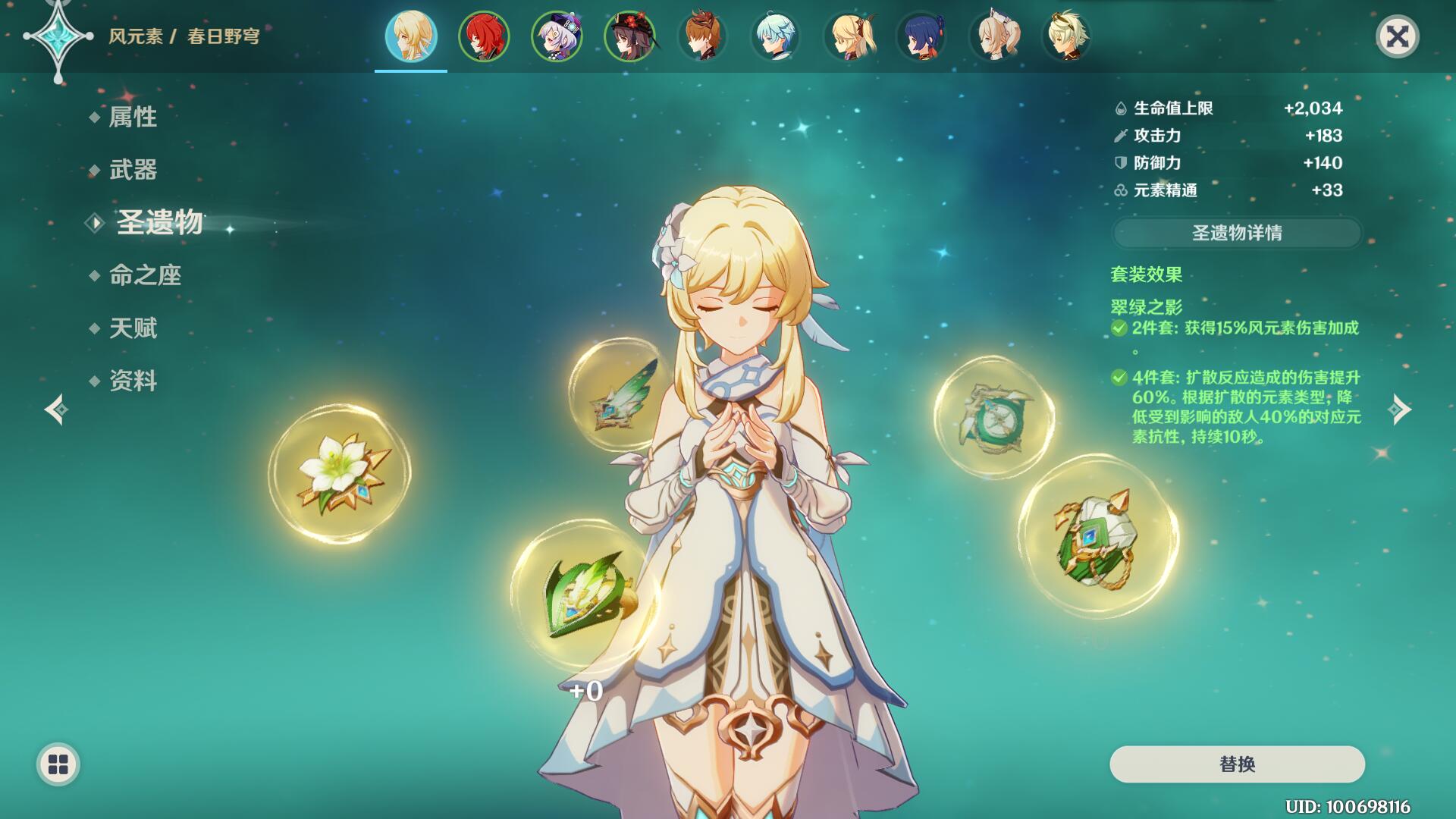Choose the light-blue-haired character portrait
The height and width of the screenshot is (819, 1456).
pos(775,36)
